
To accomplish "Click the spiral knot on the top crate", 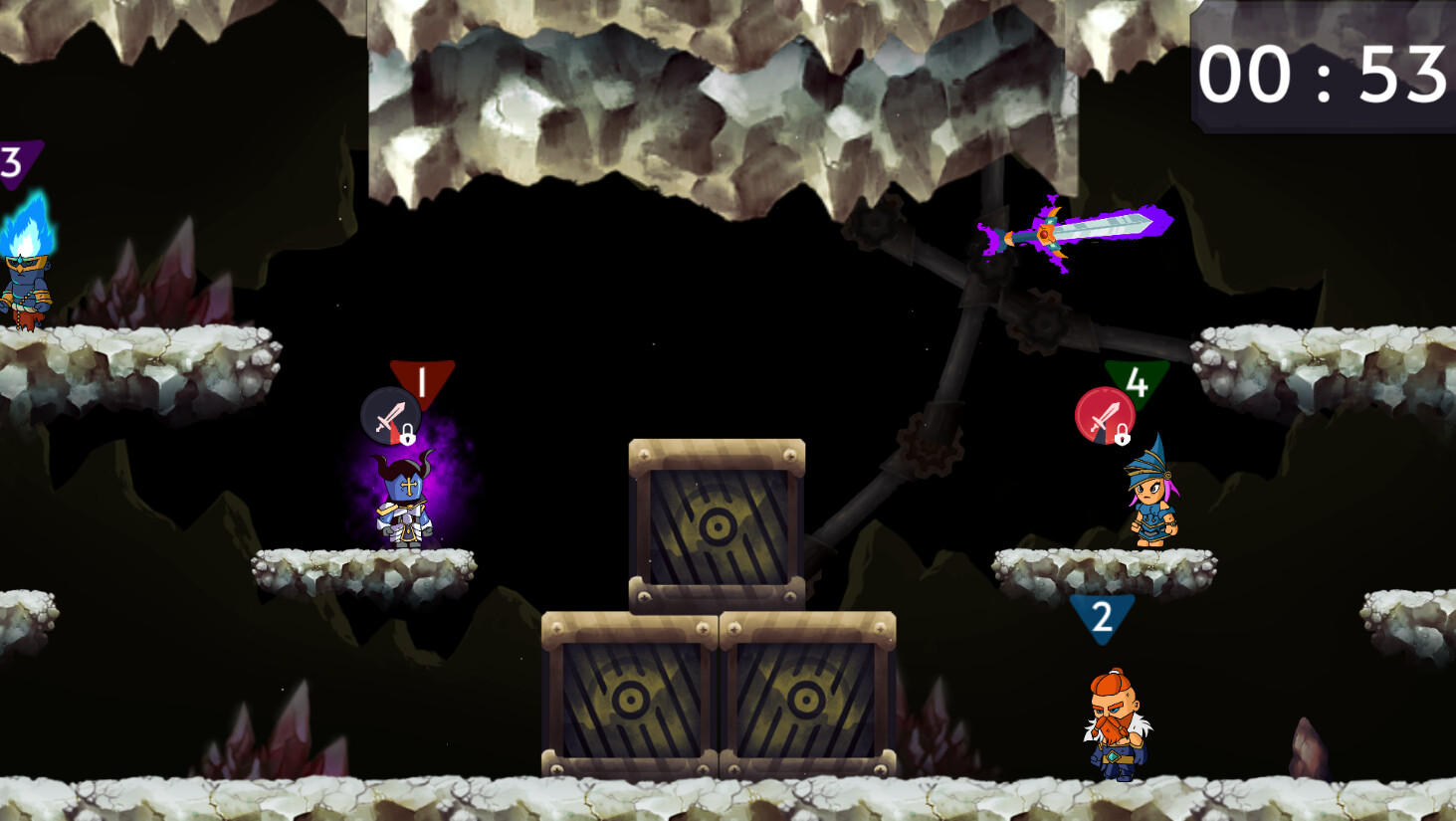I will tap(716, 524).
